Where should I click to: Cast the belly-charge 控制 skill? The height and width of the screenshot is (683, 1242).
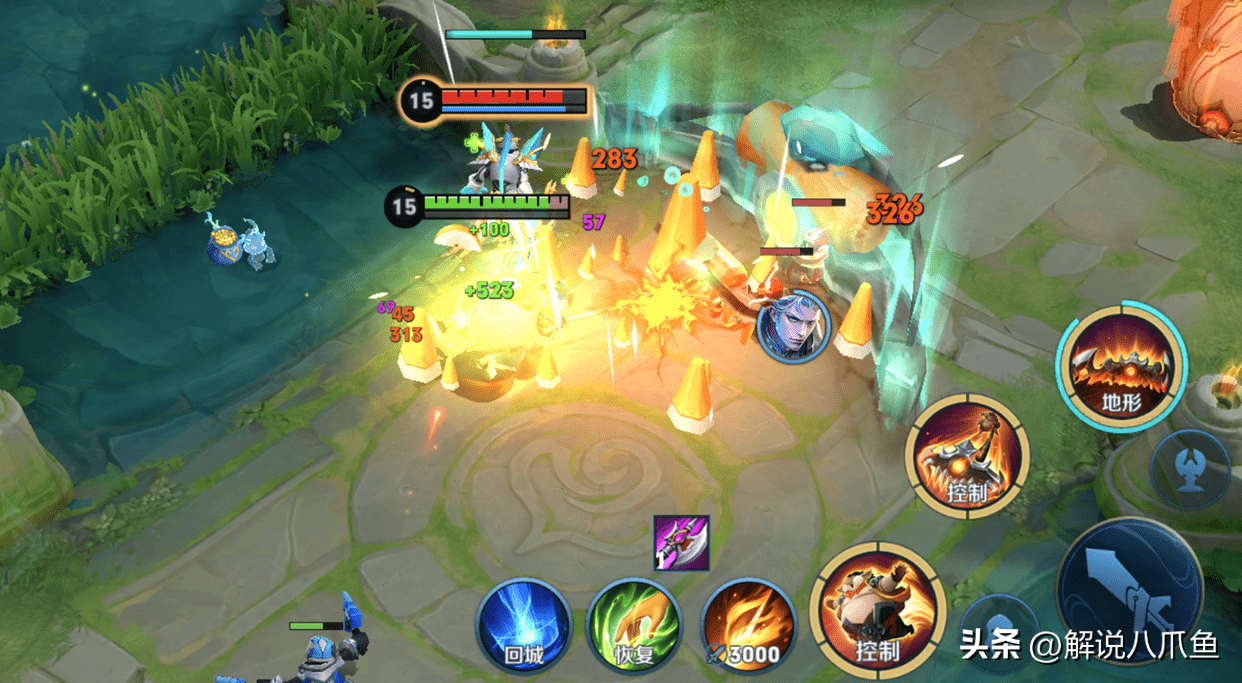pos(877,610)
